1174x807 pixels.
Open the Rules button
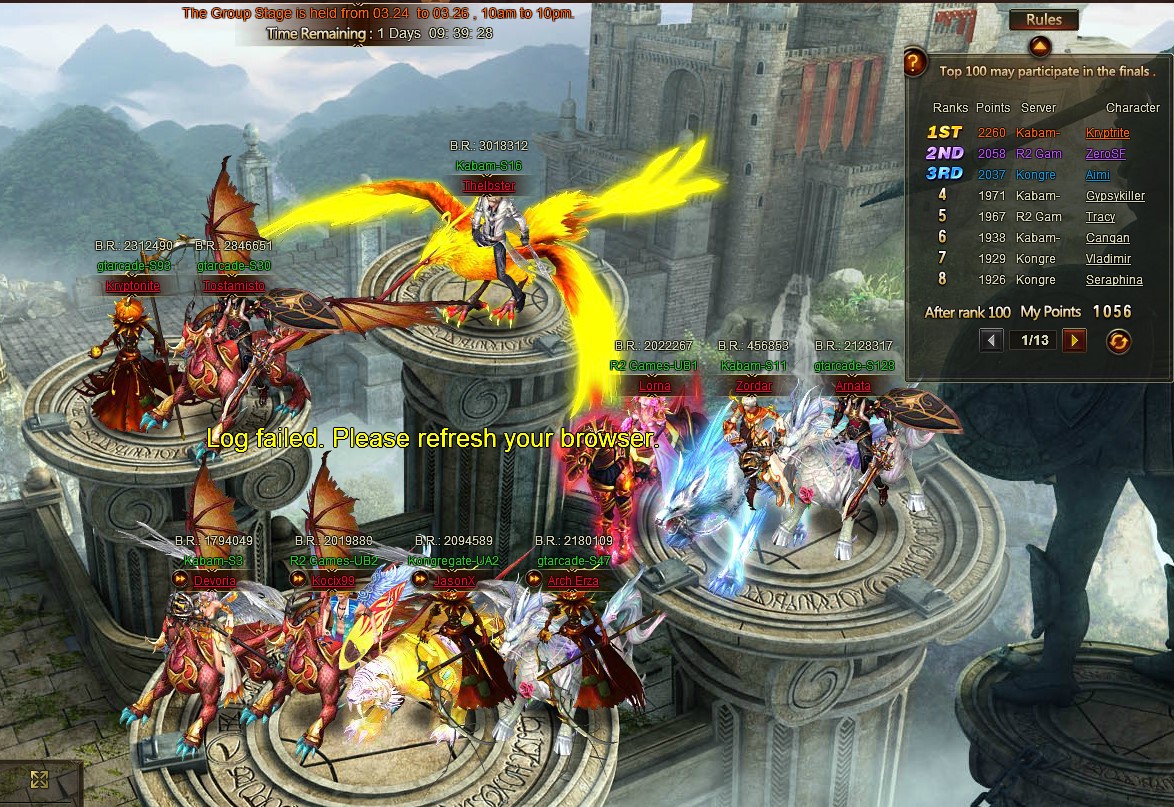(1043, 20)
